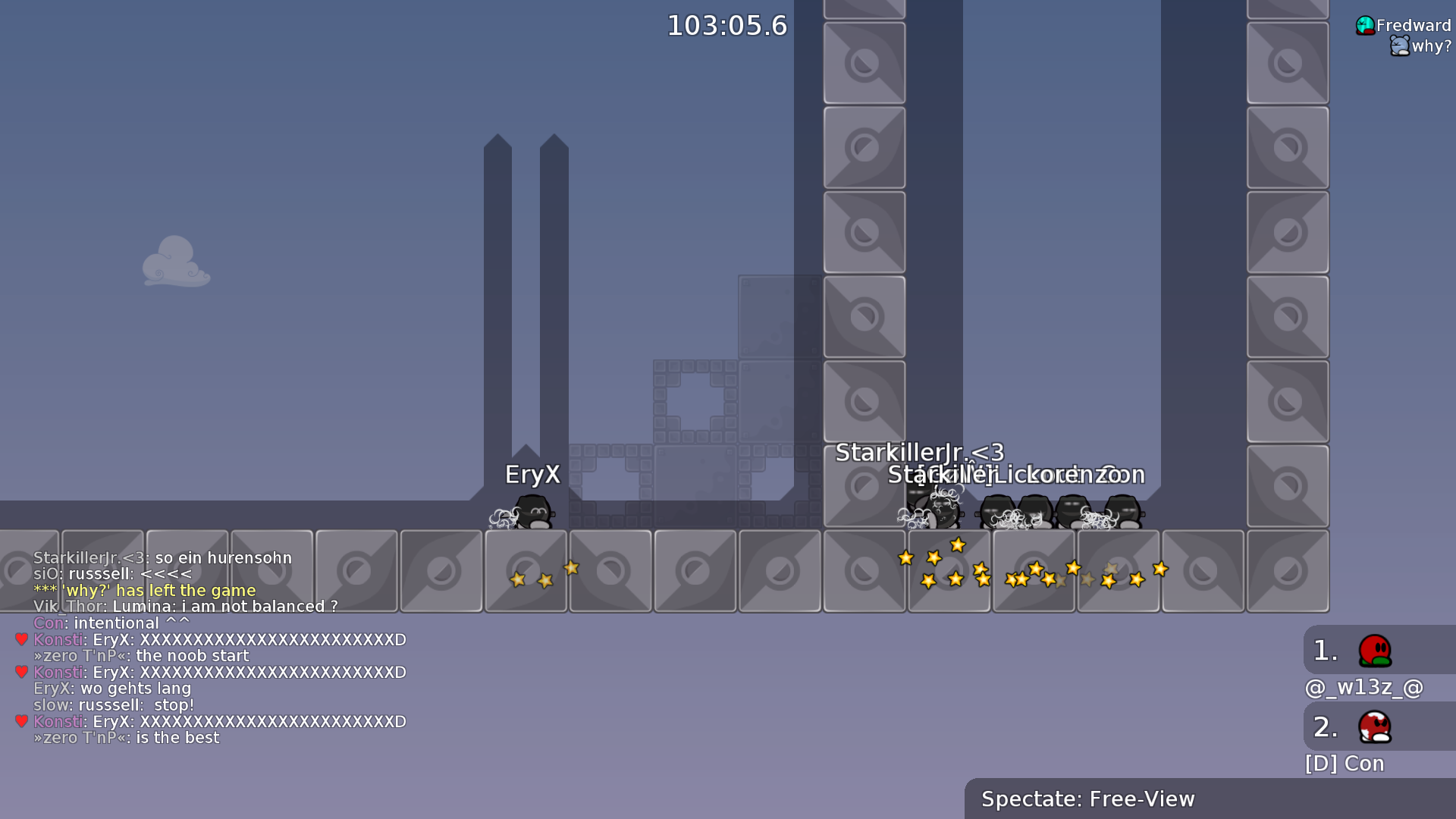Click the gear block tile under EryX
The height and width of the screenshot is (819, 1456).
tap(526, 570)
